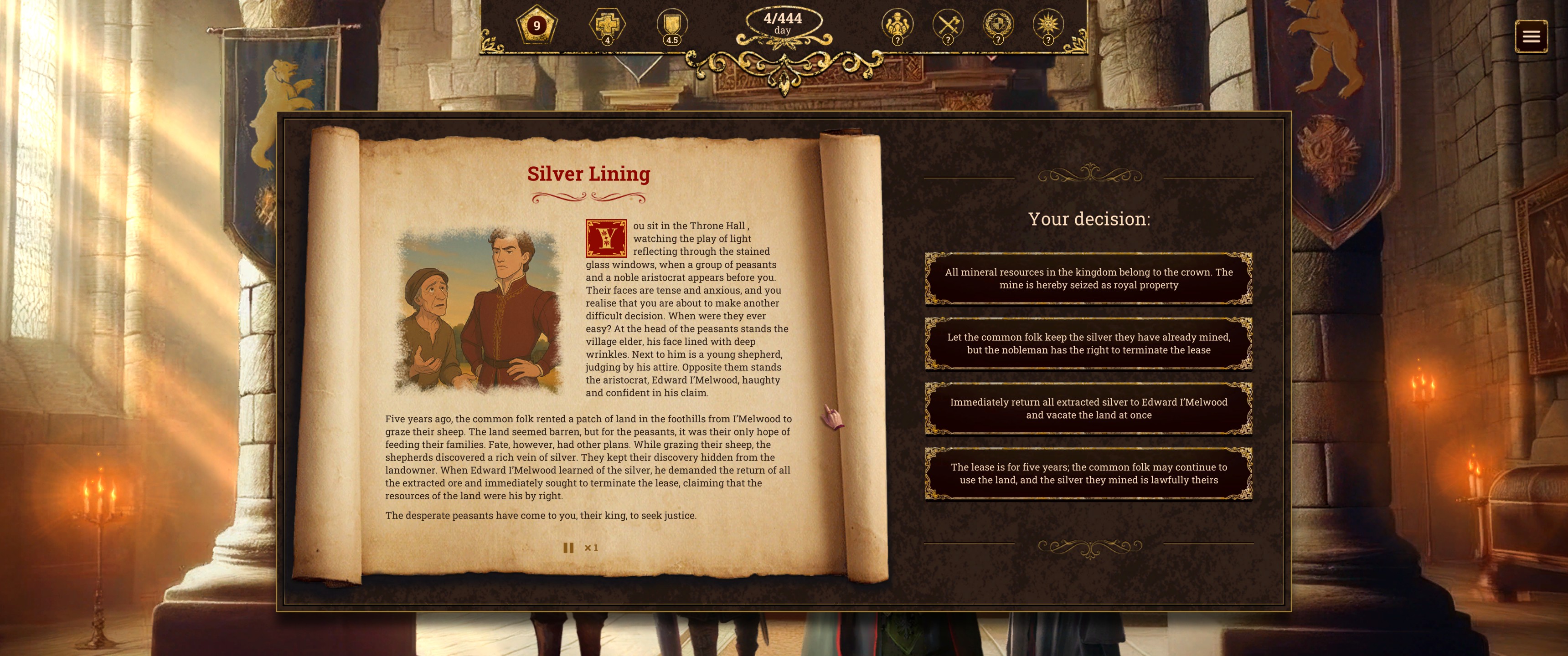Select the golden cross icon
The height and width of the screenshot is (656, 1568).
point(607,26)
